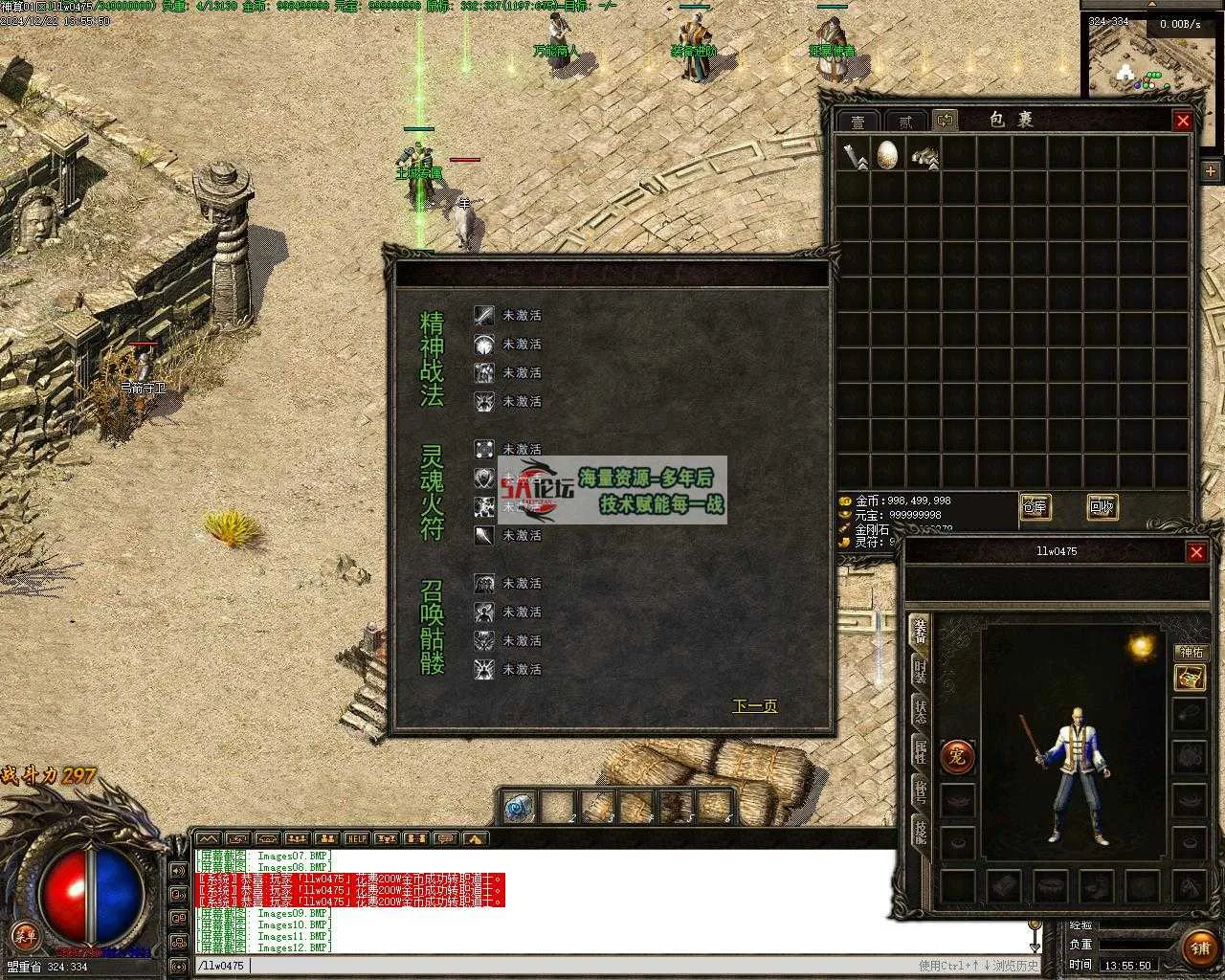Viewport: 1225px width, 980px height.
Task: Switch to the 壹 bag tab
Action: click(x=858, y=122)
